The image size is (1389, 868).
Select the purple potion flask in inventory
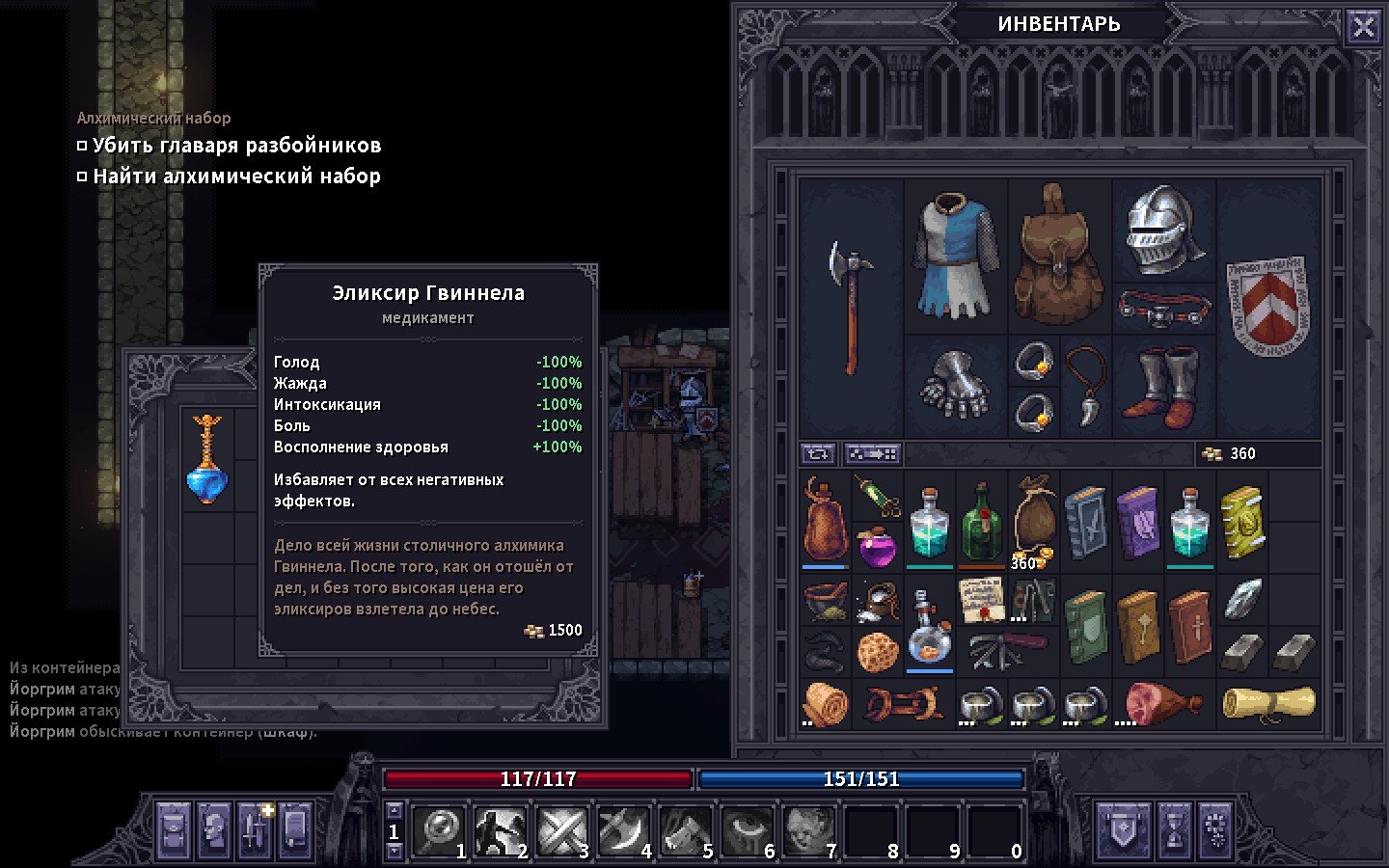click(x=877, y=547)
